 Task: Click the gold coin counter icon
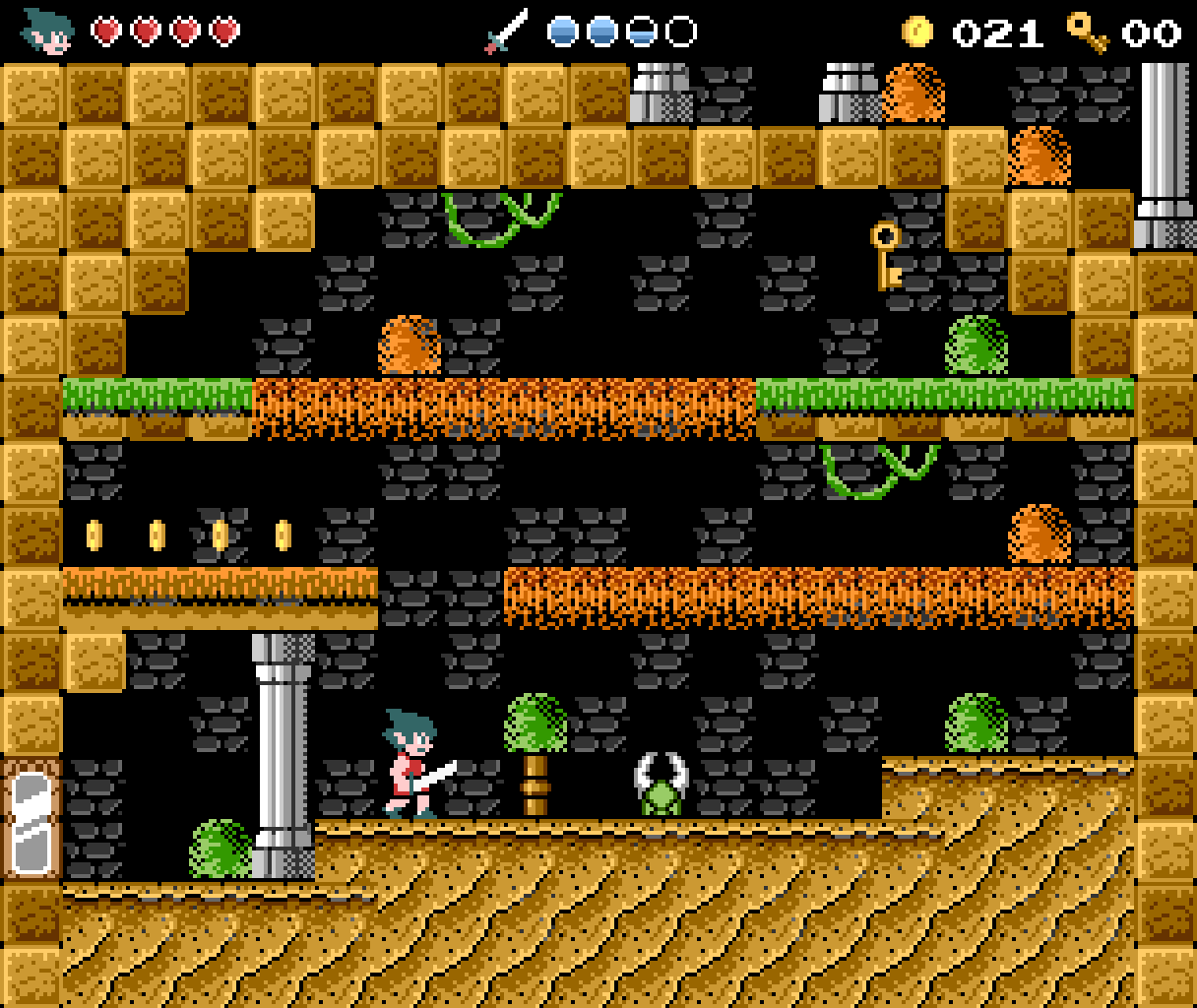pos(917,31)
